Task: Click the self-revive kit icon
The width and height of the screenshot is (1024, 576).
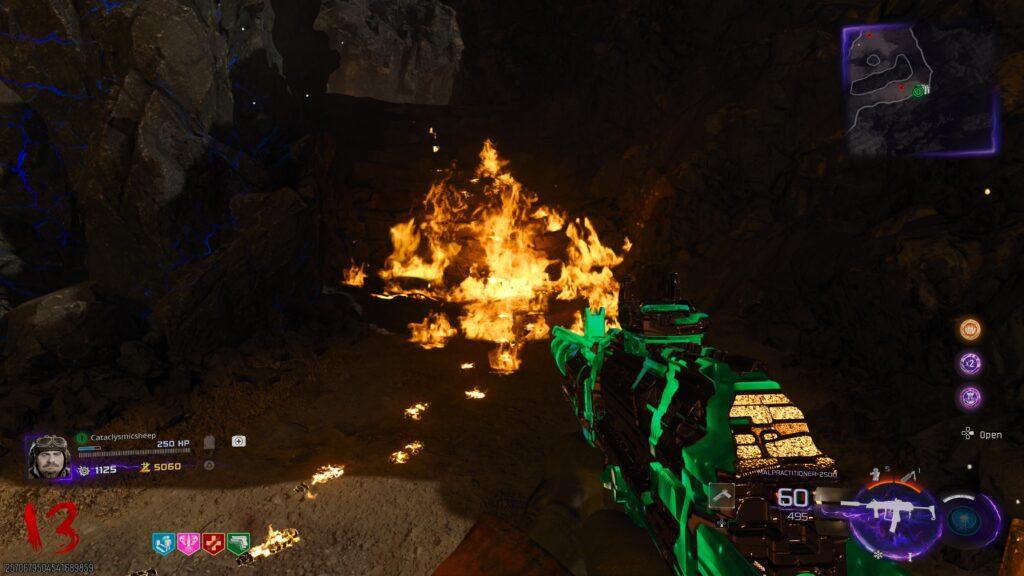Action: [x=239, y=441]
